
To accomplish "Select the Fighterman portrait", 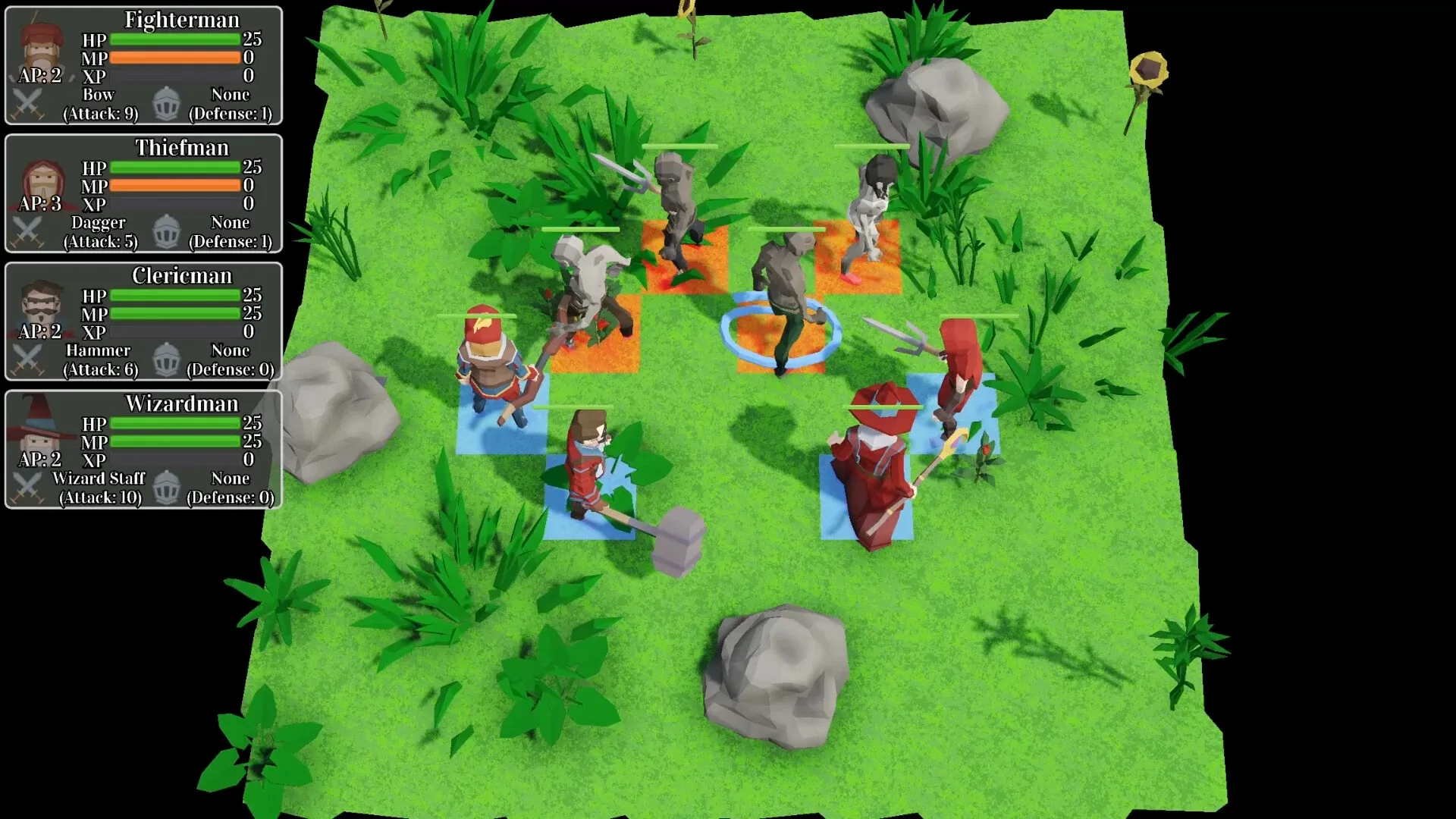I will [42, 47].
